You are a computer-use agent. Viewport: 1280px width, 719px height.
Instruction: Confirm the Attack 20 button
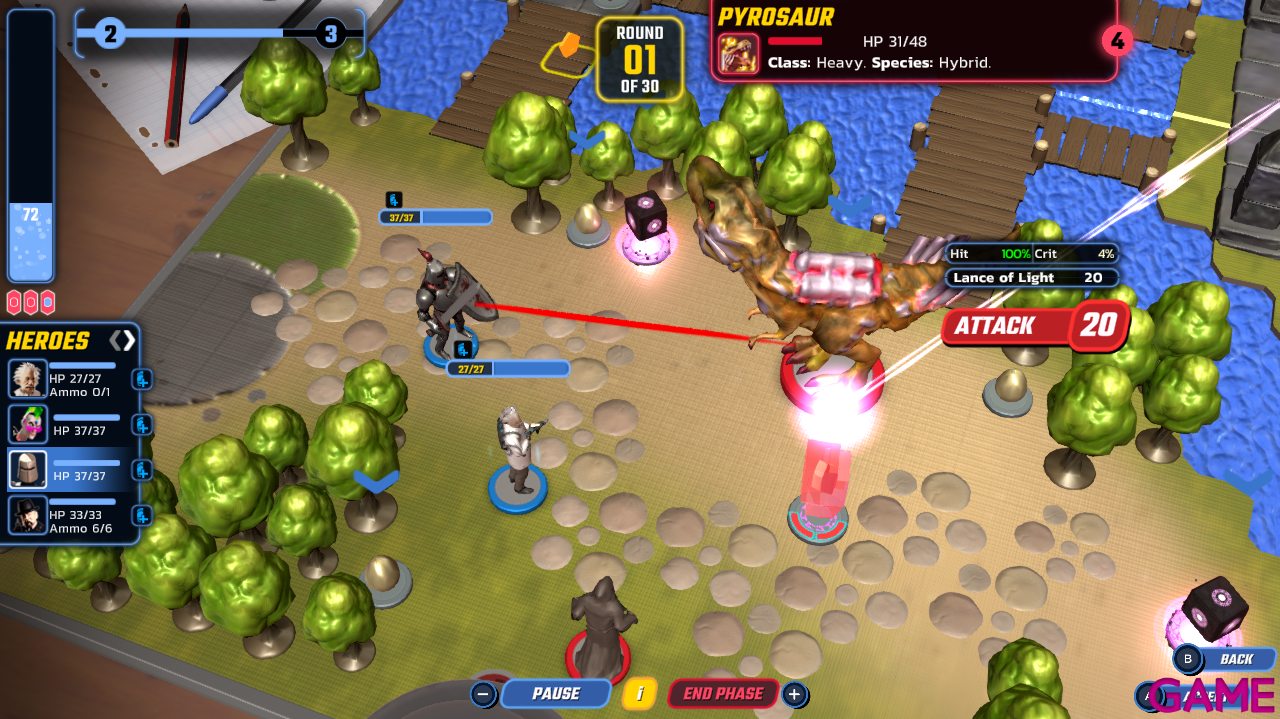pos(1034,326)
